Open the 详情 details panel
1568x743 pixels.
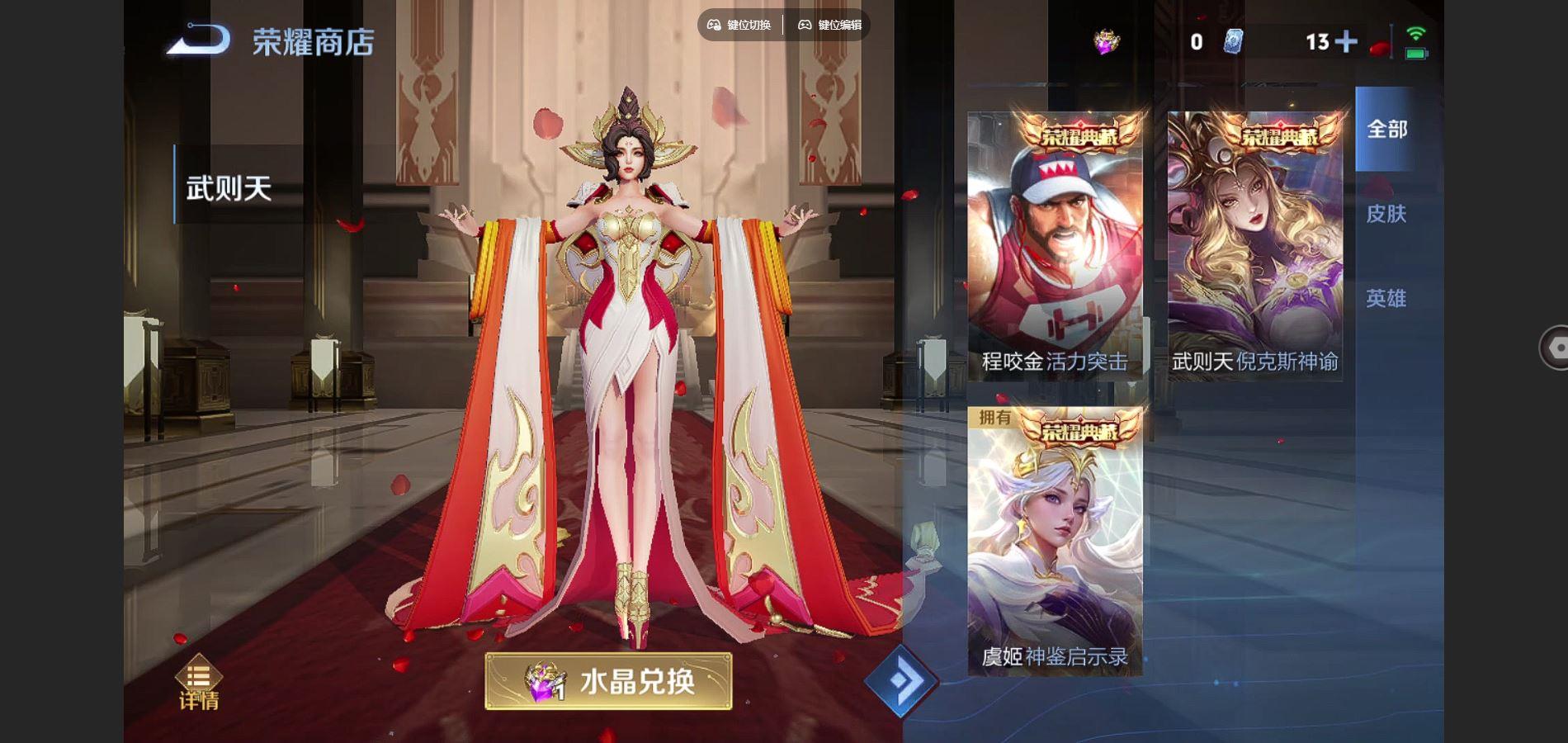tap(199, 684)
